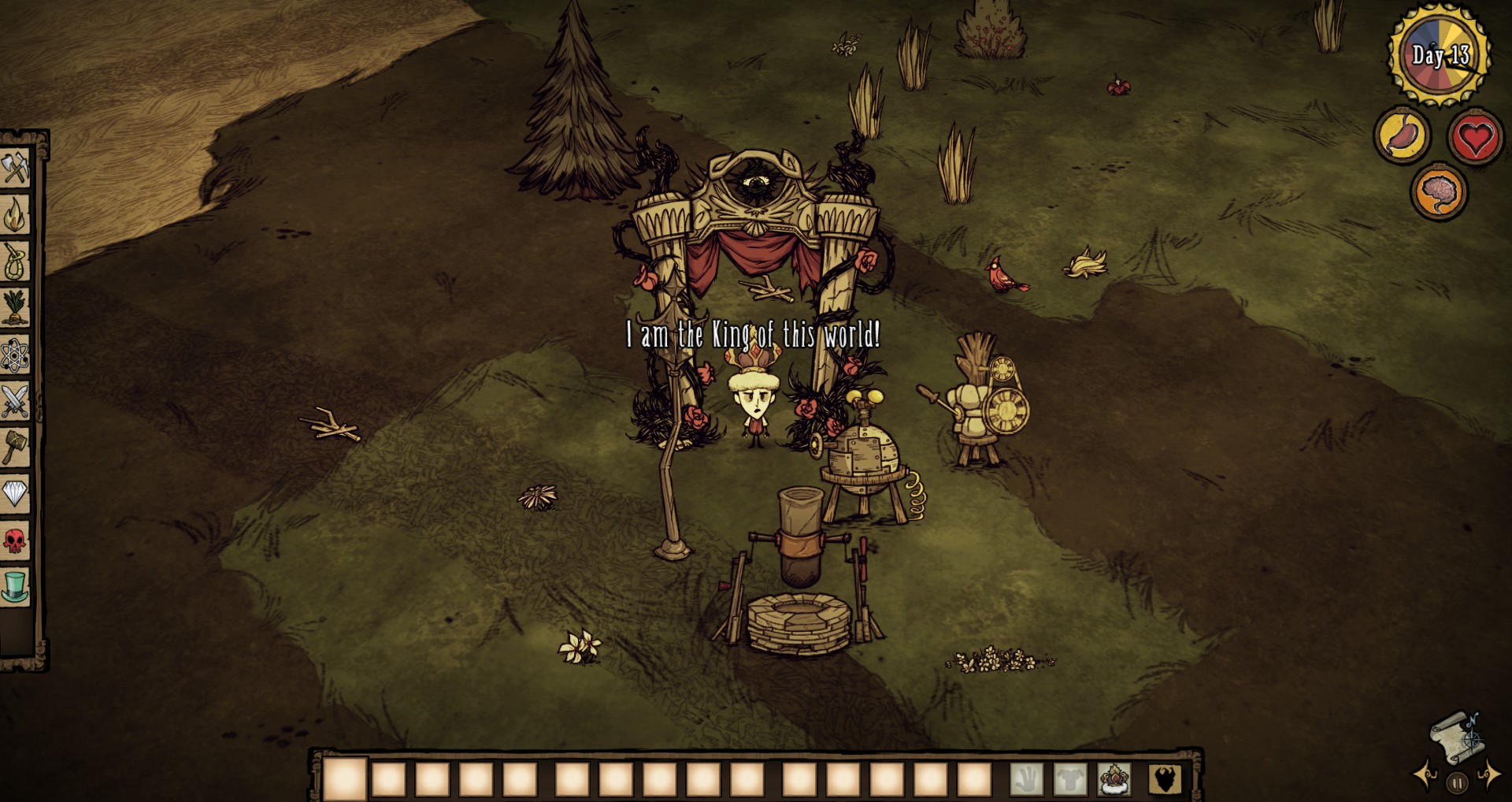The height and width of the screenshot is (802, 1512).
Task: Click the black beard silhouette slot
Action: point(1164,778)
